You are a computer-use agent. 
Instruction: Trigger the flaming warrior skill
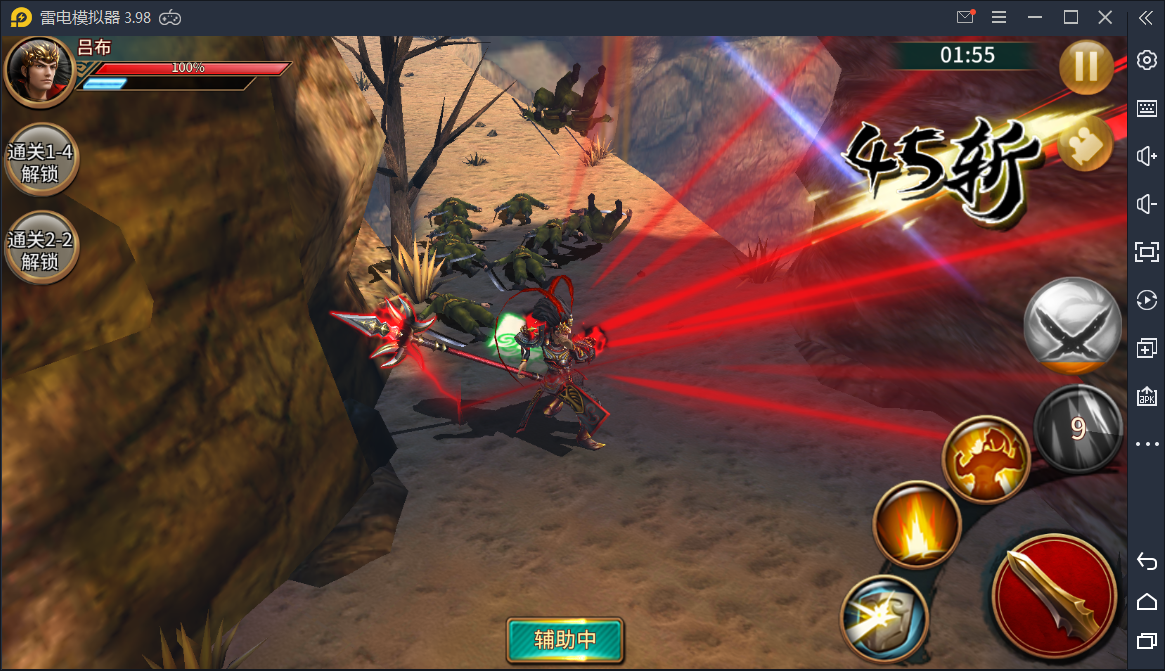tap(986, 461)
